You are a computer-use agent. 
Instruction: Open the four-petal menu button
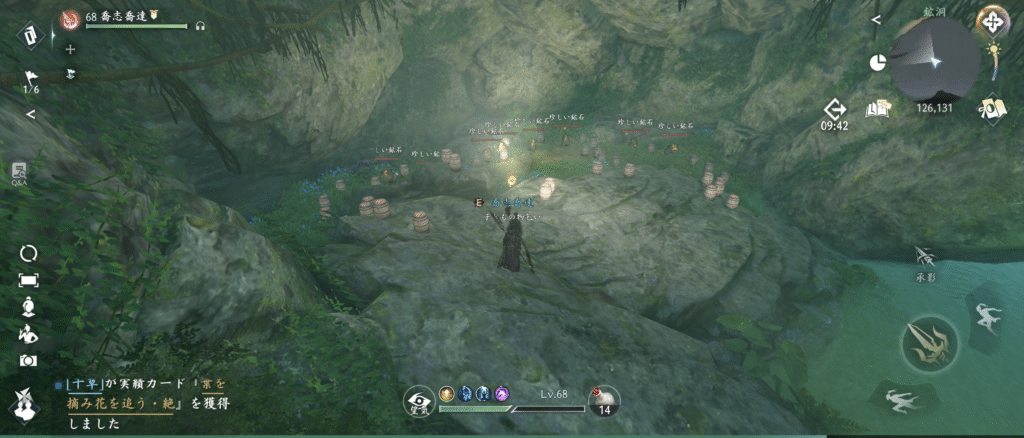[x=993, y=20]
